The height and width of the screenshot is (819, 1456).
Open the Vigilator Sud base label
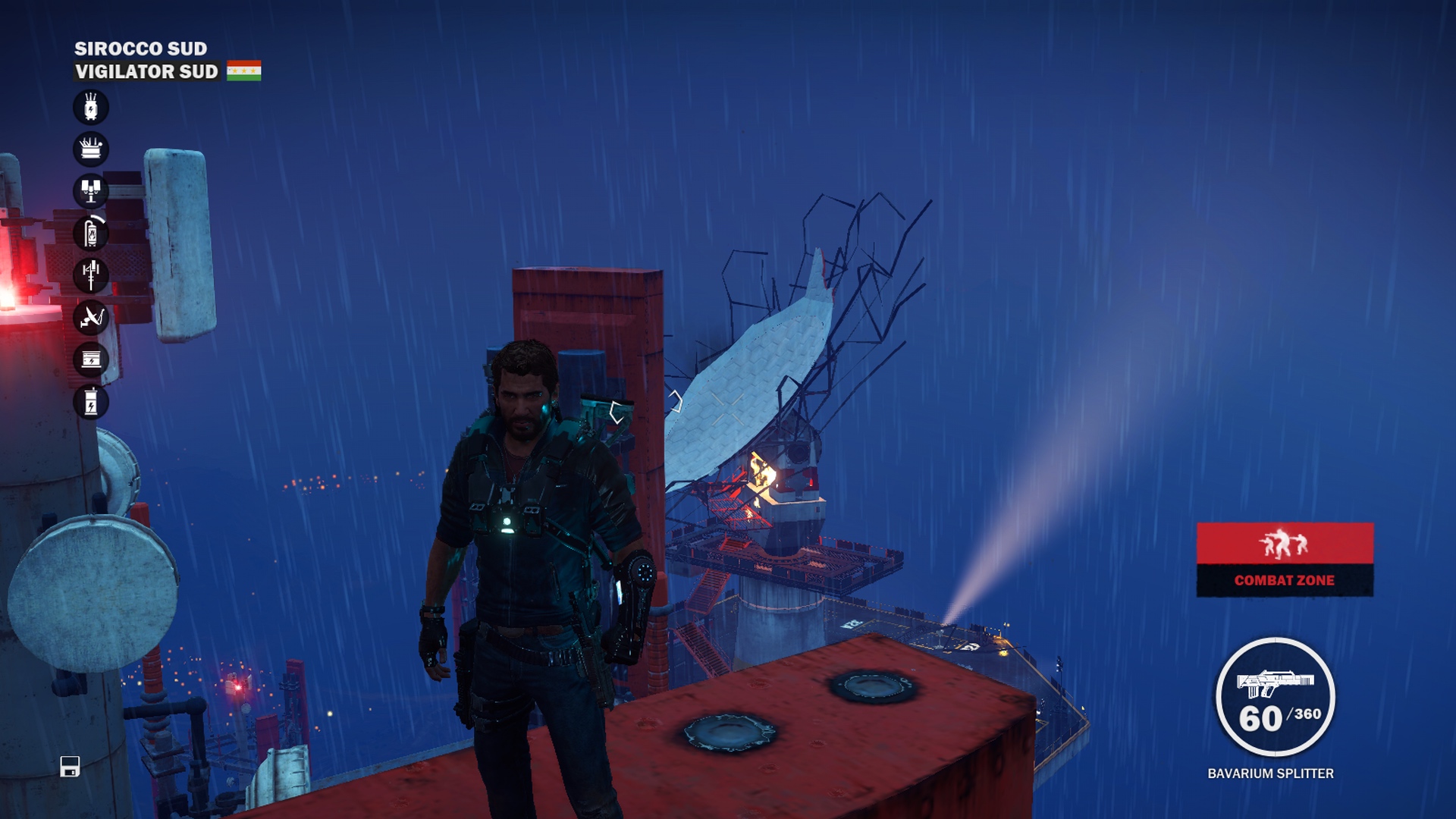point(146,71)
